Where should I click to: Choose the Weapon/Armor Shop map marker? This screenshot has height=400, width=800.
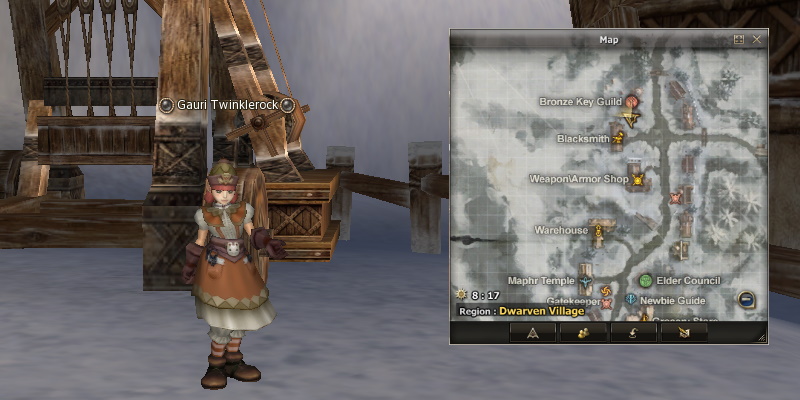coord(637,180)
